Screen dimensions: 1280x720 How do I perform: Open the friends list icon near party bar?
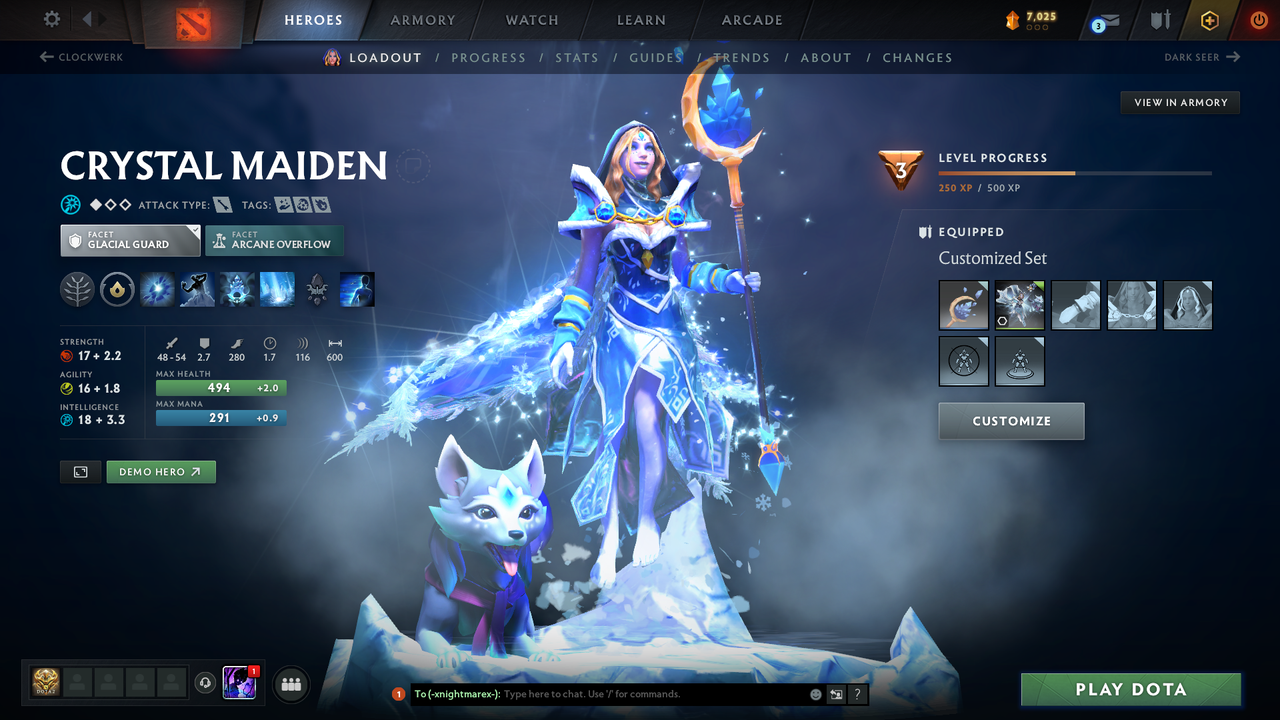point(290,683)
